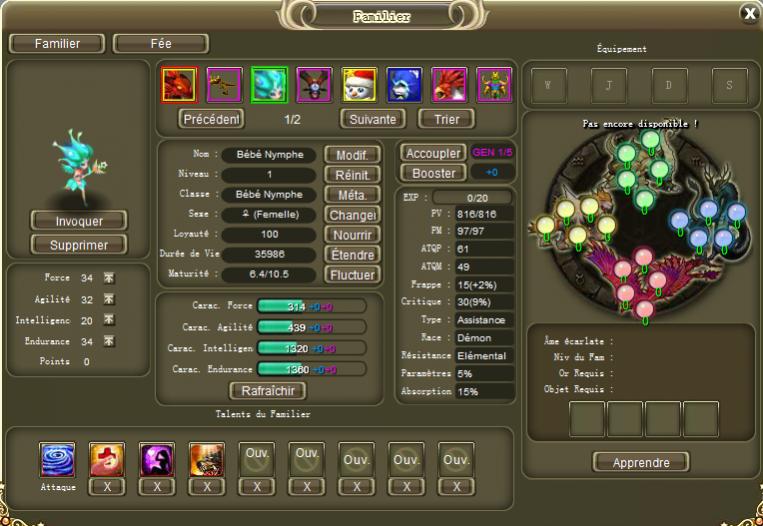
Task: Extend lifespan using Étendre
Action: (x=353, y=255)
